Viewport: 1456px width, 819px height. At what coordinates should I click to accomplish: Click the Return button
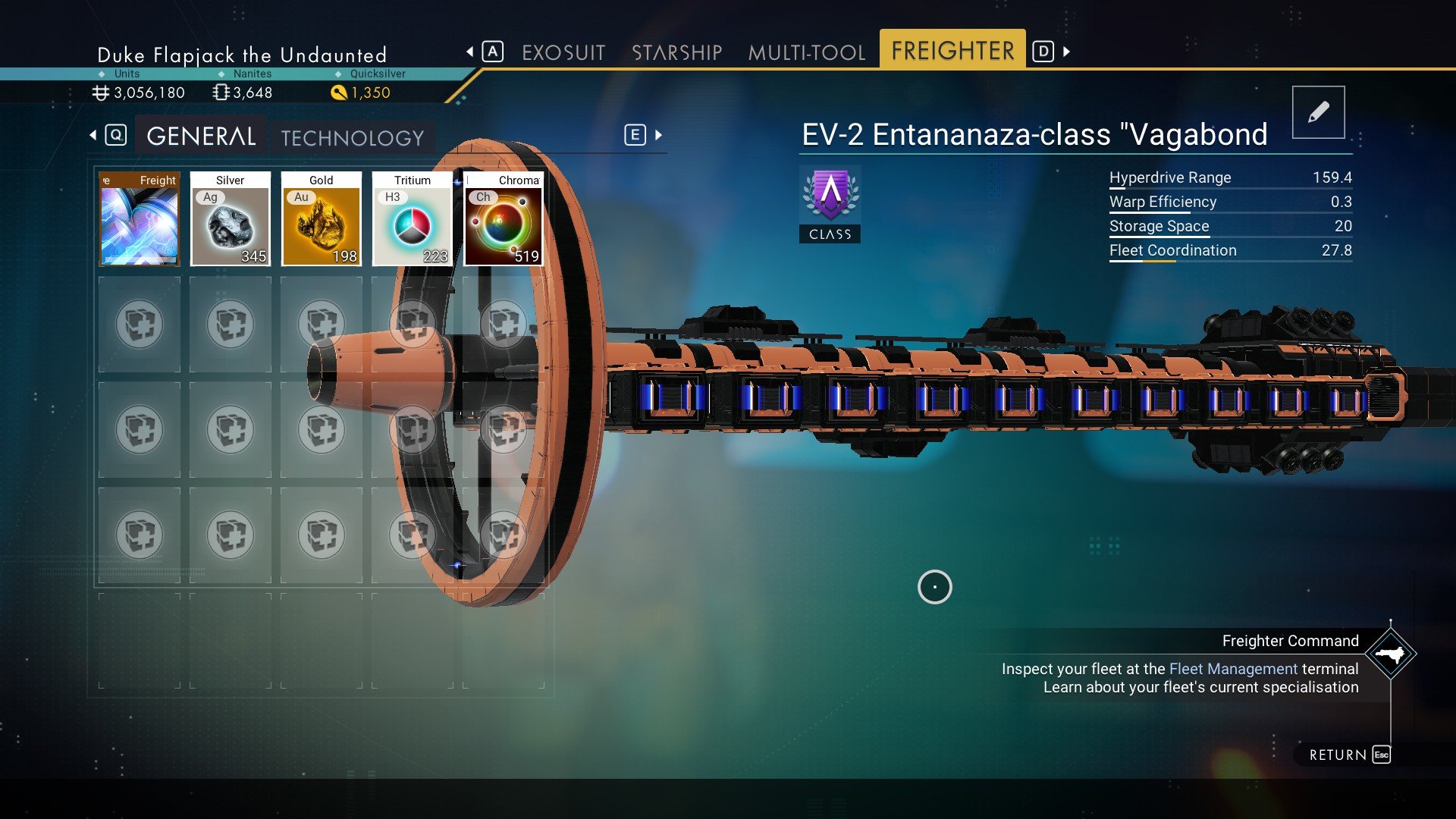pos(1349,755)
